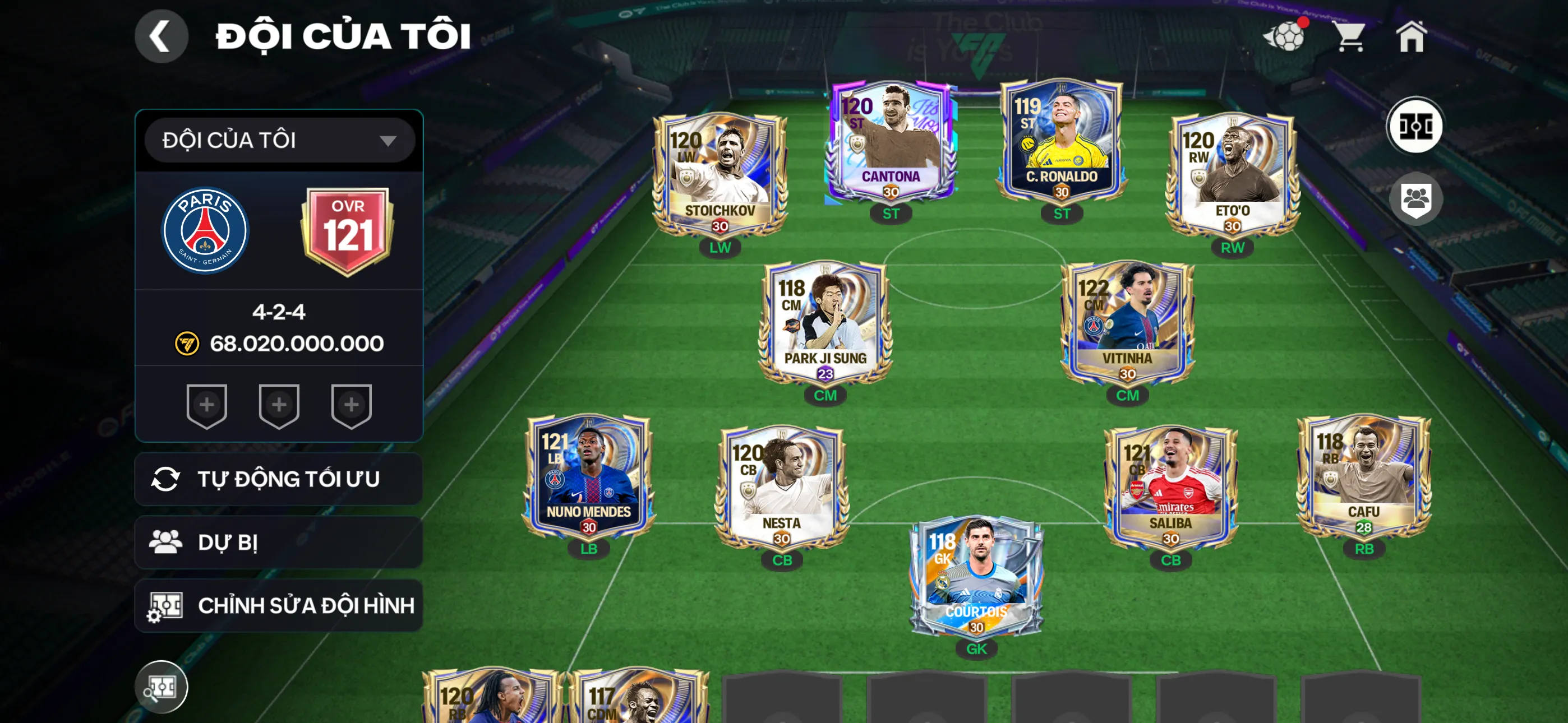Open the formation search magnifier icon

(161, 687)
